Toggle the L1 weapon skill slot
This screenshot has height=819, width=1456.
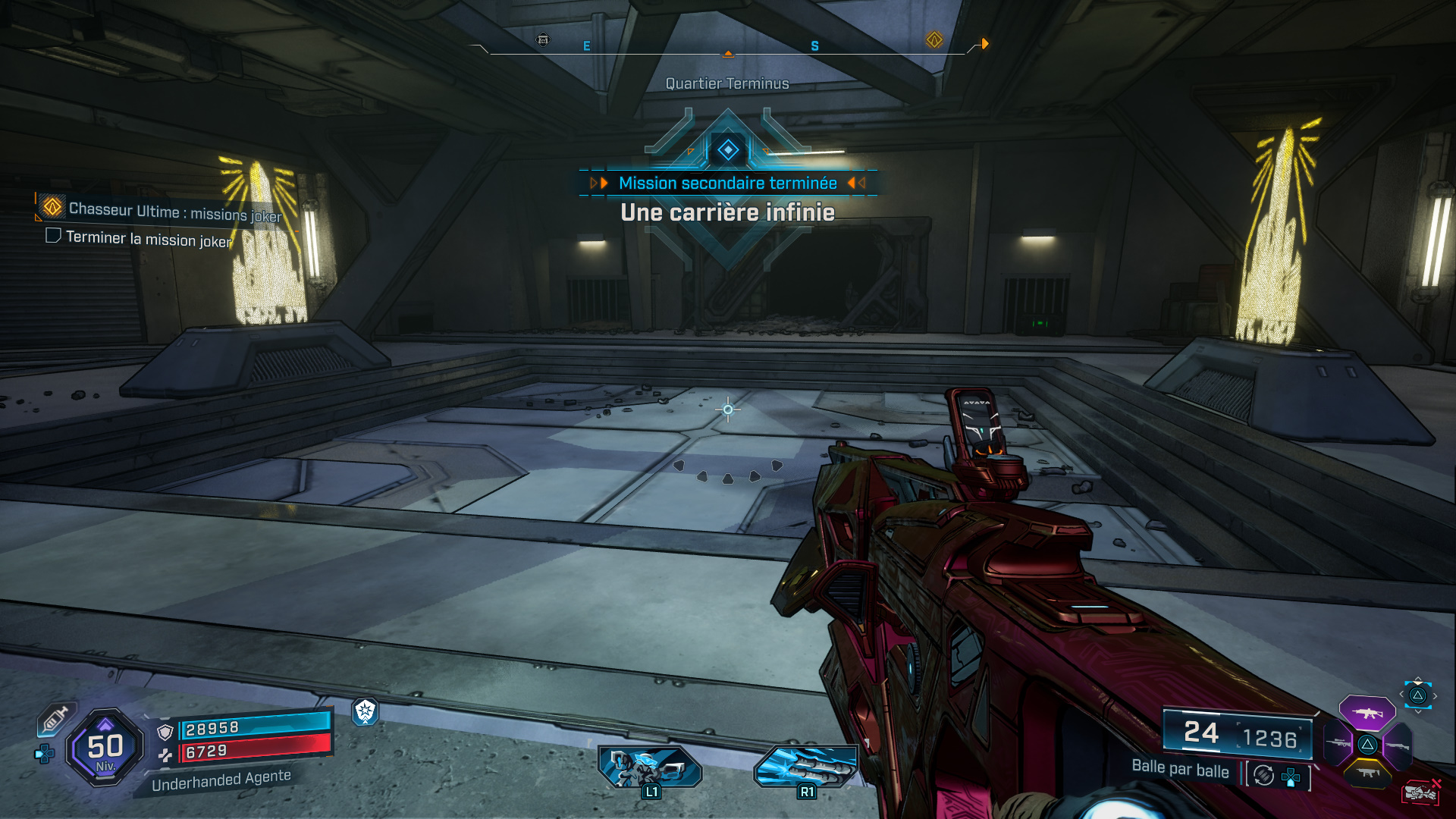(651, 766)
